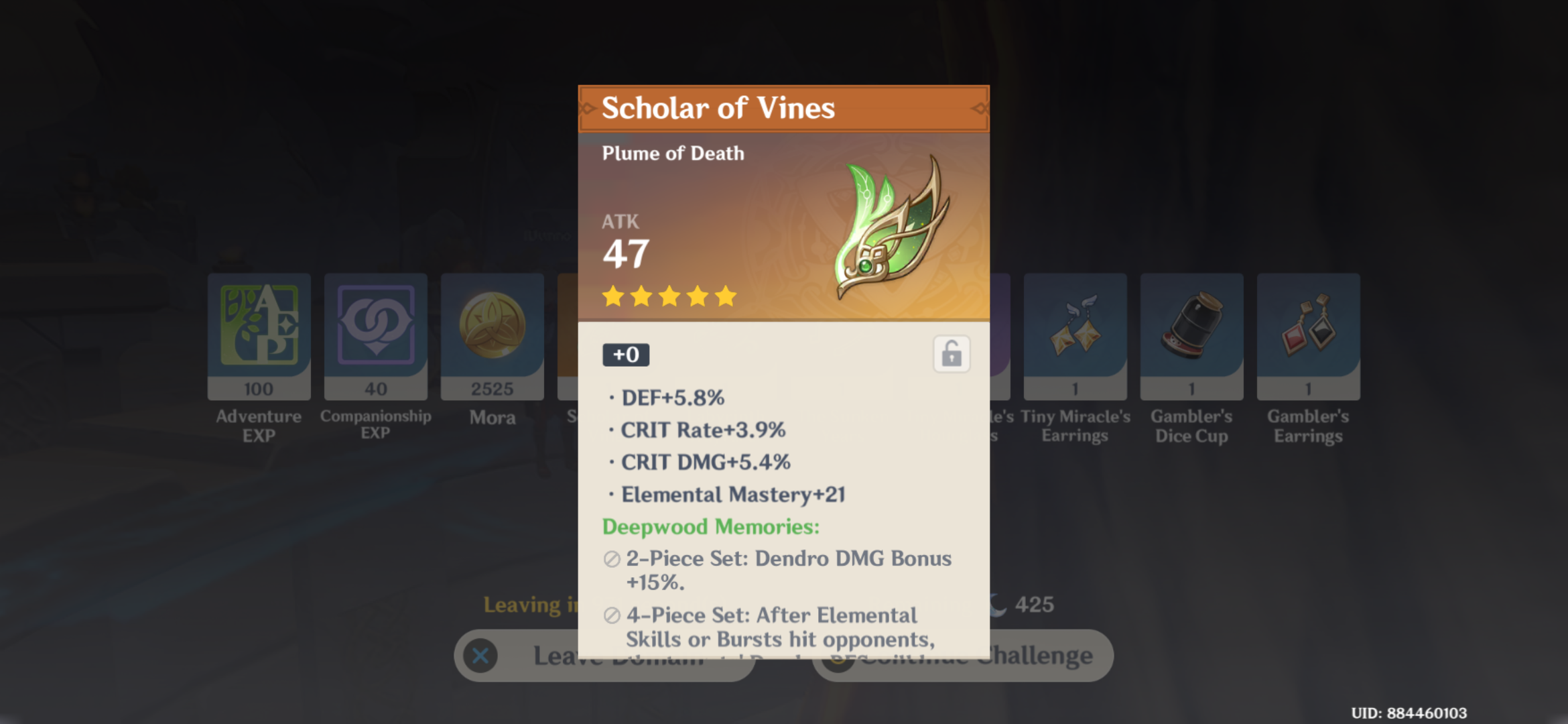The image size is (1568, 724).
Task: Toggle the artifact lock to protect Scholar of Vines
Action: click(952, 355)
